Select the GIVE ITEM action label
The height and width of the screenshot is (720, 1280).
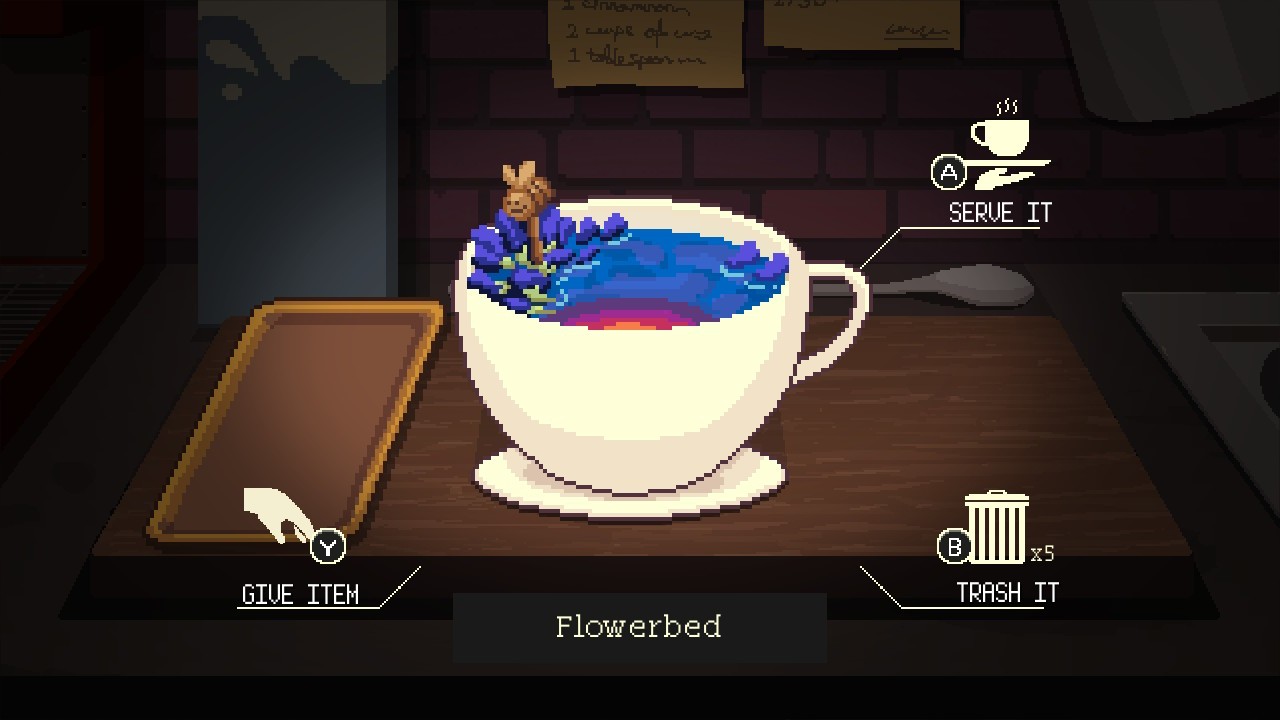point(301,594)
